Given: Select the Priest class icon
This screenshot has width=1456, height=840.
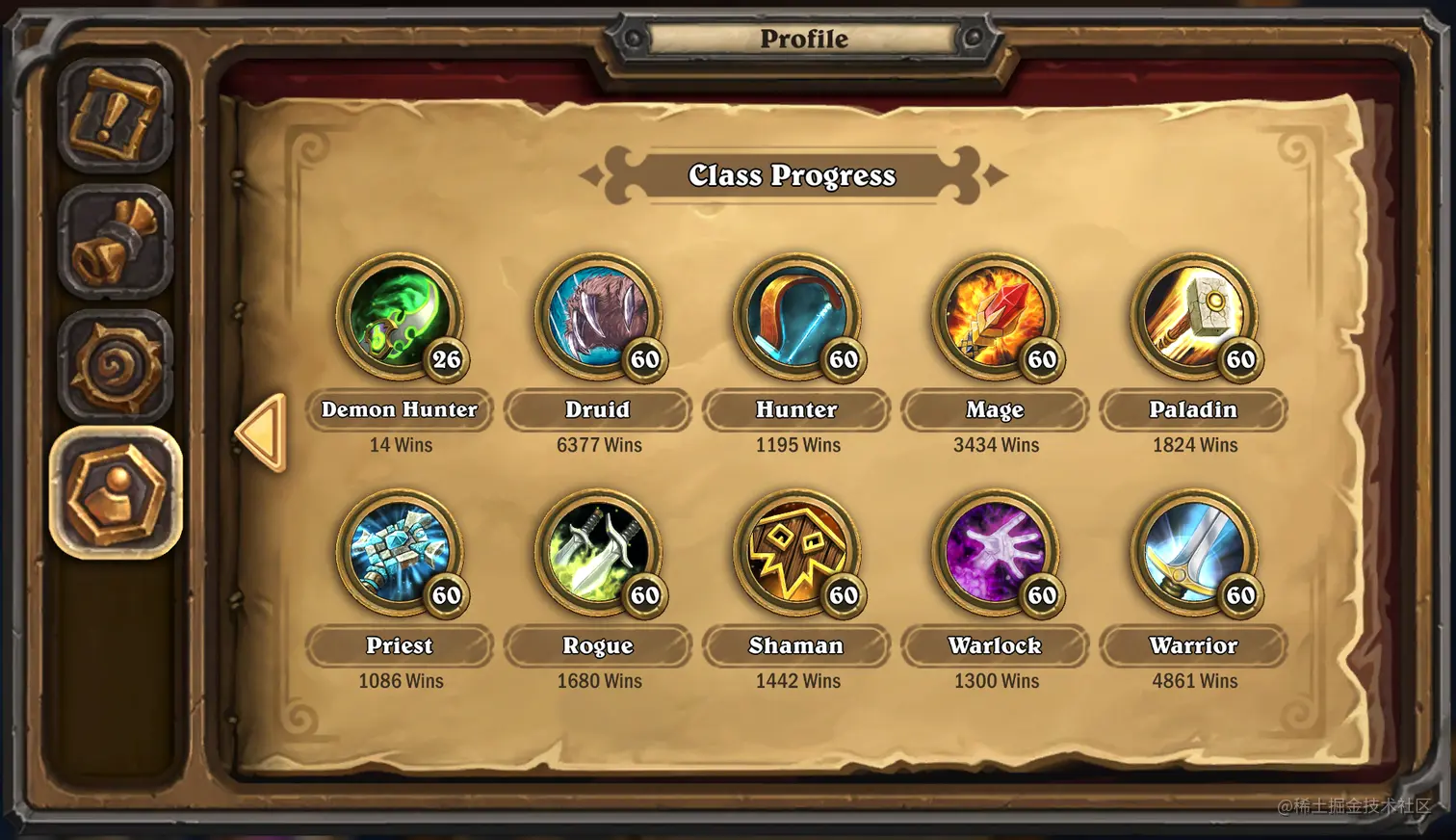Looking at the screenshot, I should (399, 551).
